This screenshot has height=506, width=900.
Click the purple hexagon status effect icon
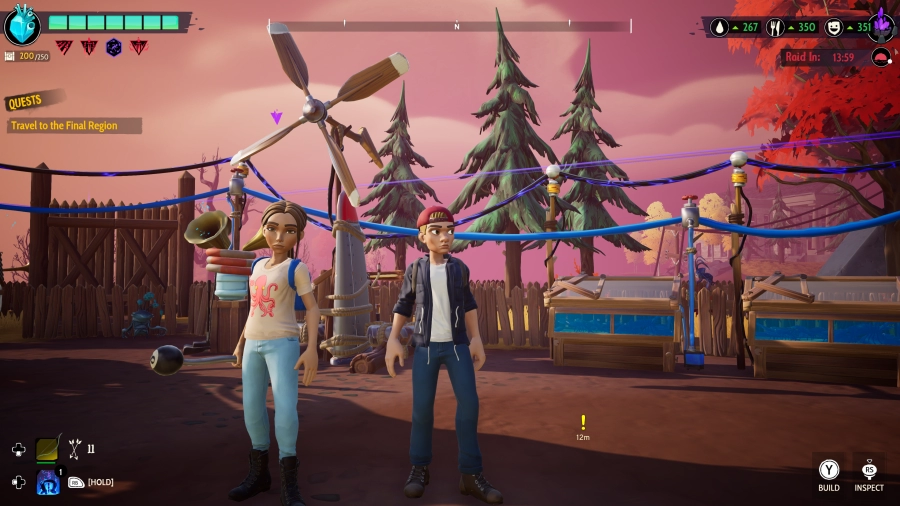[114, 47]
